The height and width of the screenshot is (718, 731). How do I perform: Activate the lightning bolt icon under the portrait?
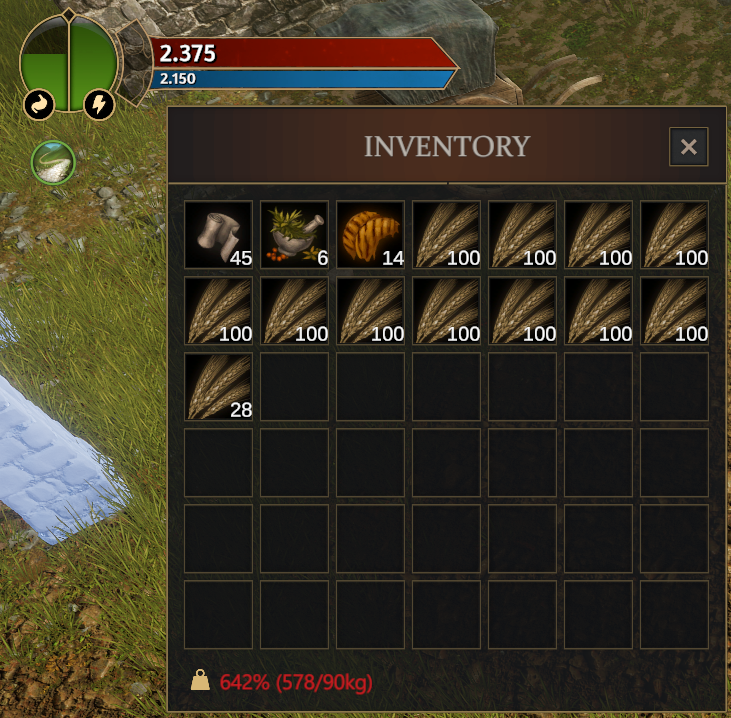pos(99,105)
